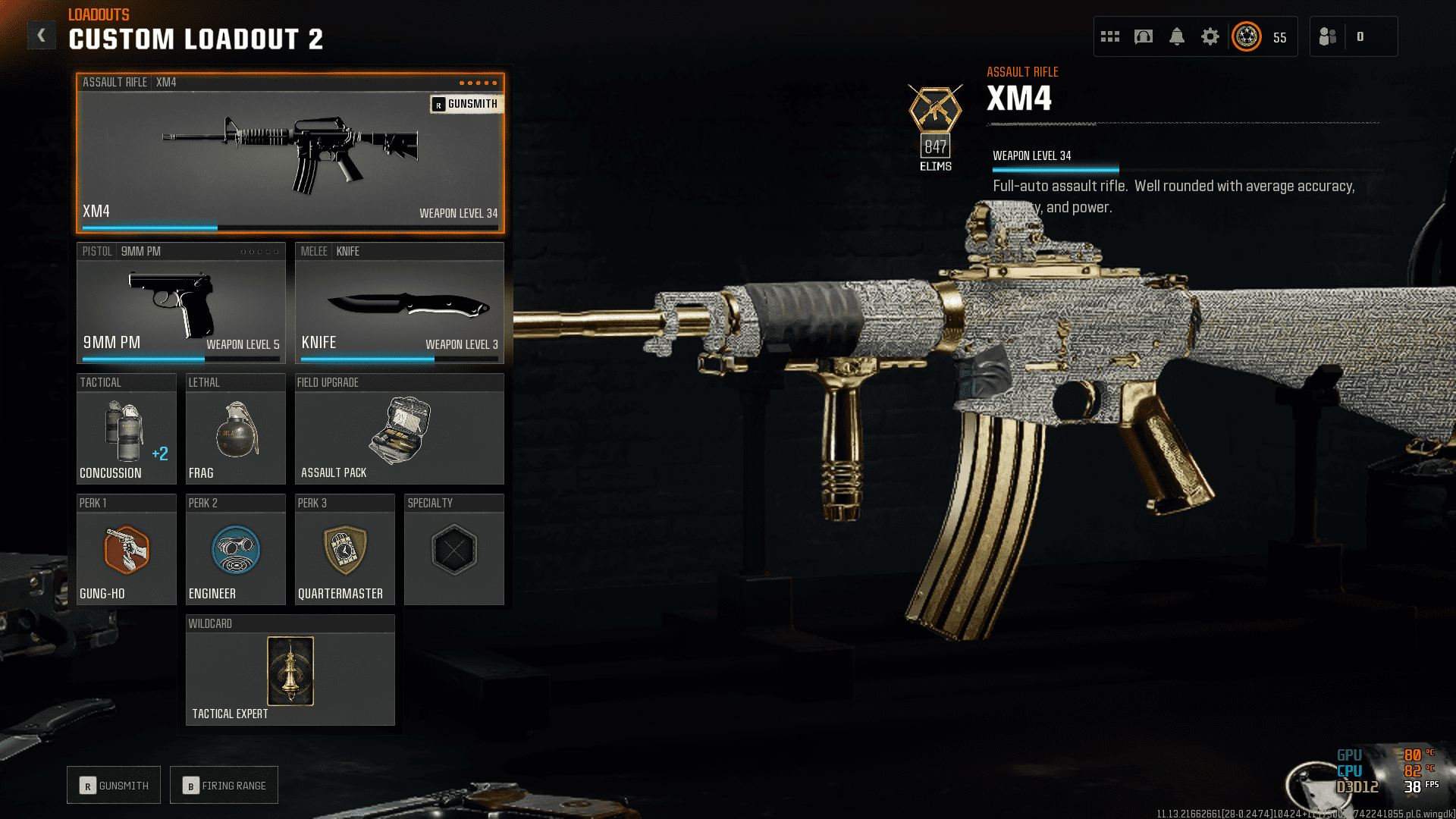Open Gunsmith from the XM4 card
This screenshot has width=1456, height=819.
click(x=466, y=104)
